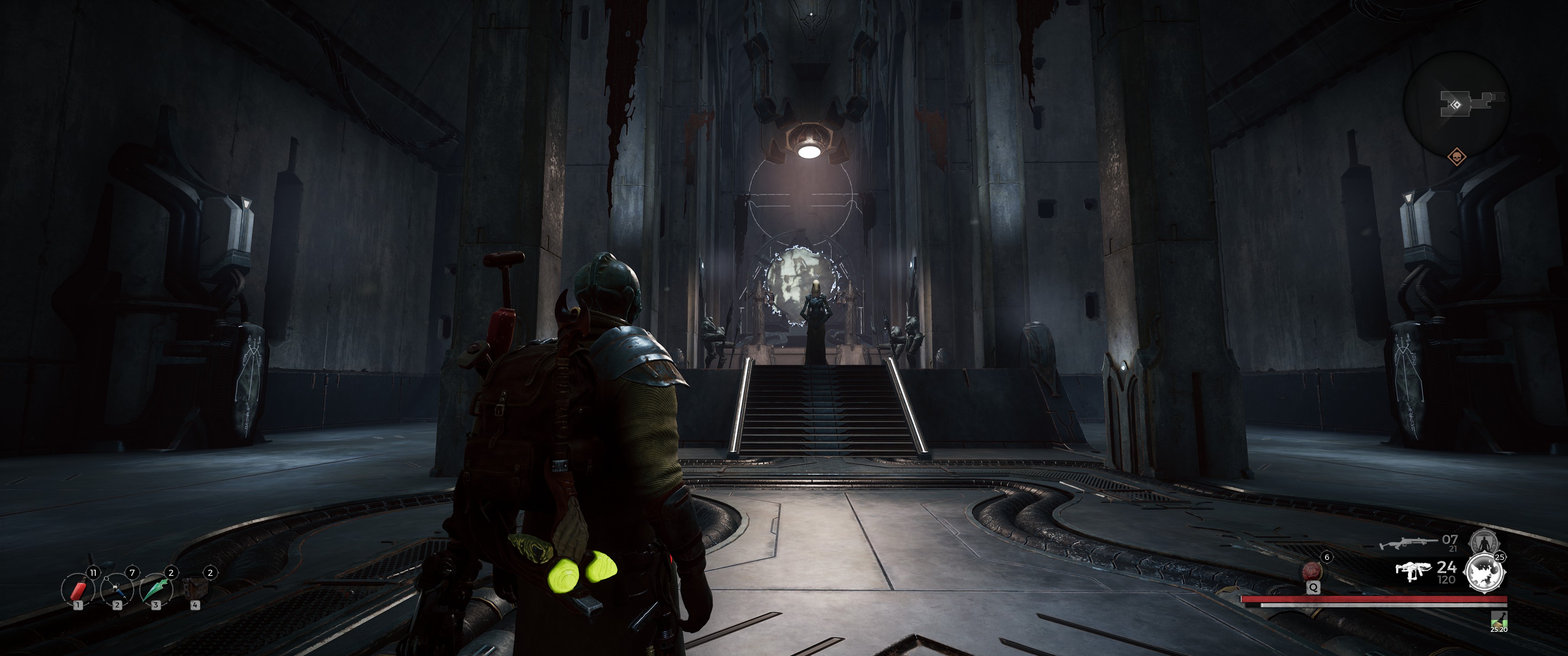Activate the bright white swirling skill icon
Viewport: 1568px width, 656px height.
pos(1484,573)
